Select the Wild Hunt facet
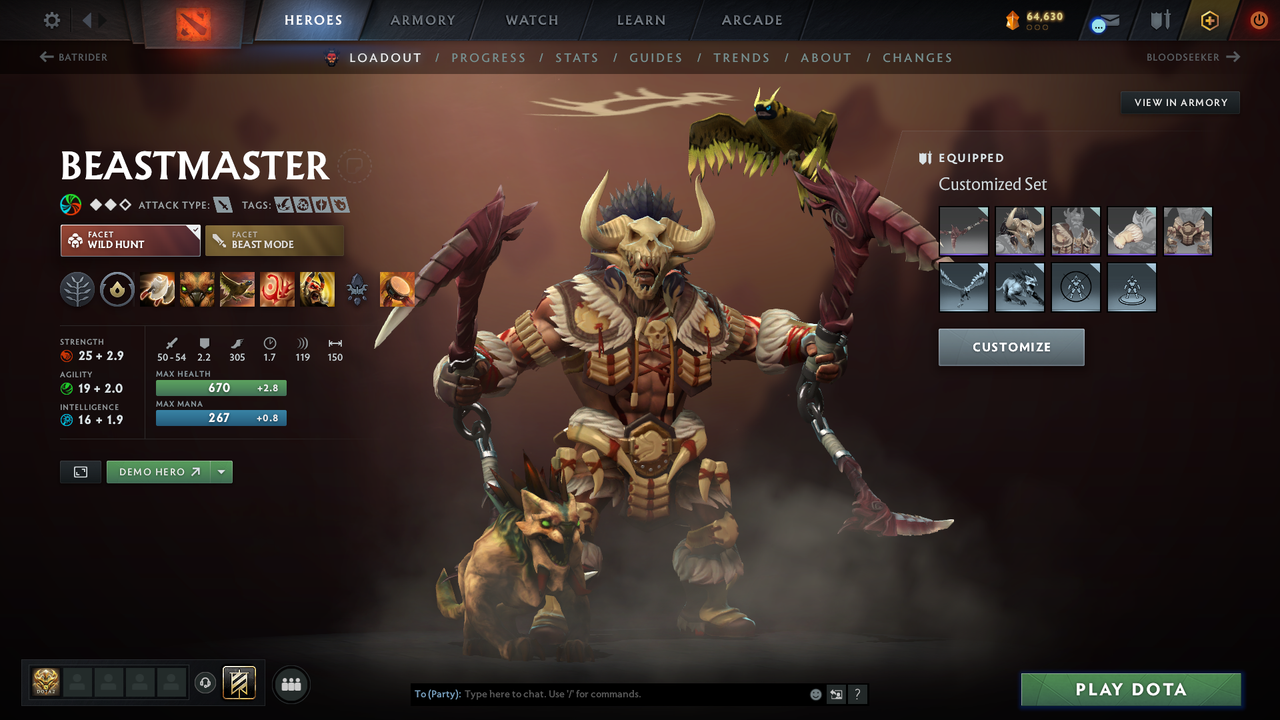1280x720 pixels. coord(129,240)
